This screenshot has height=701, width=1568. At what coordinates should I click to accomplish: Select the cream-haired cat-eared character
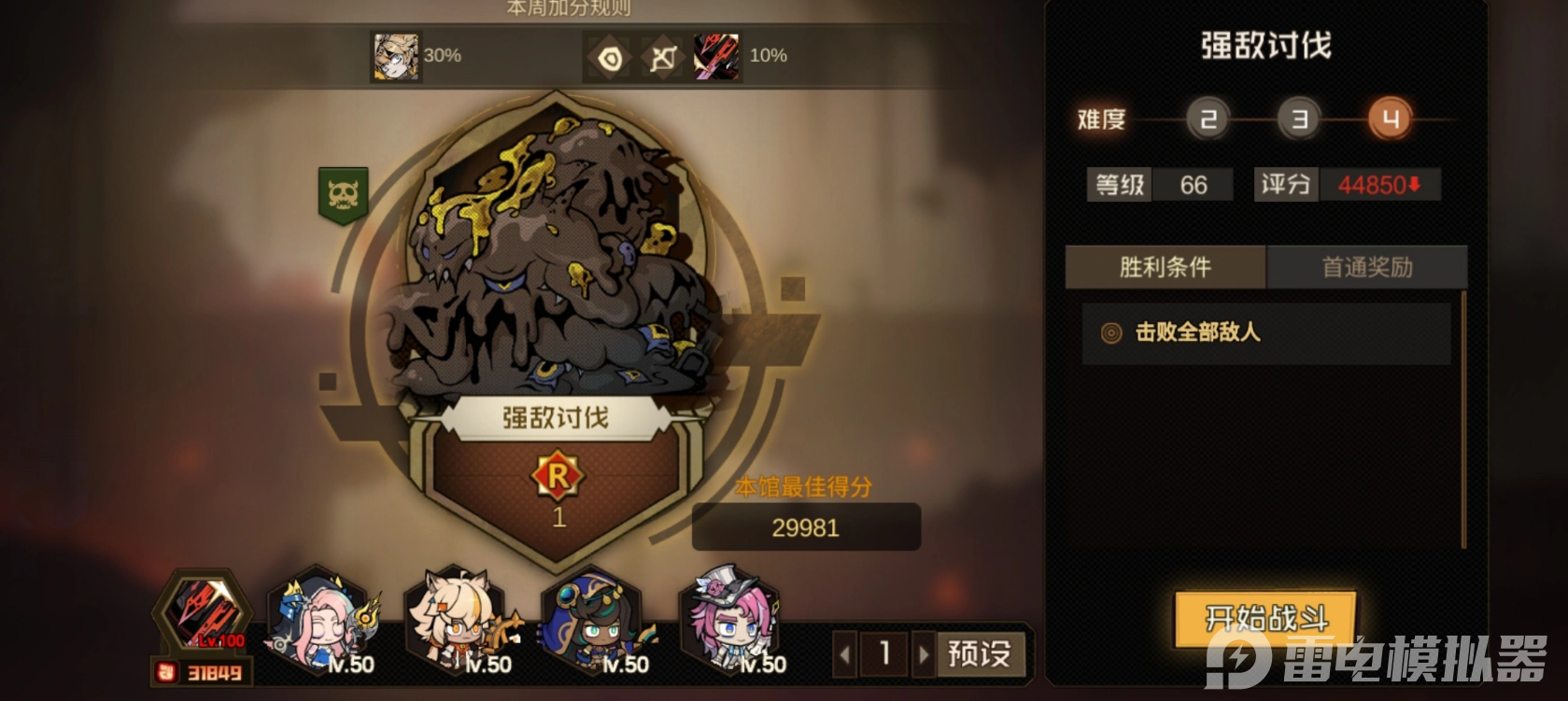point(459,621)
